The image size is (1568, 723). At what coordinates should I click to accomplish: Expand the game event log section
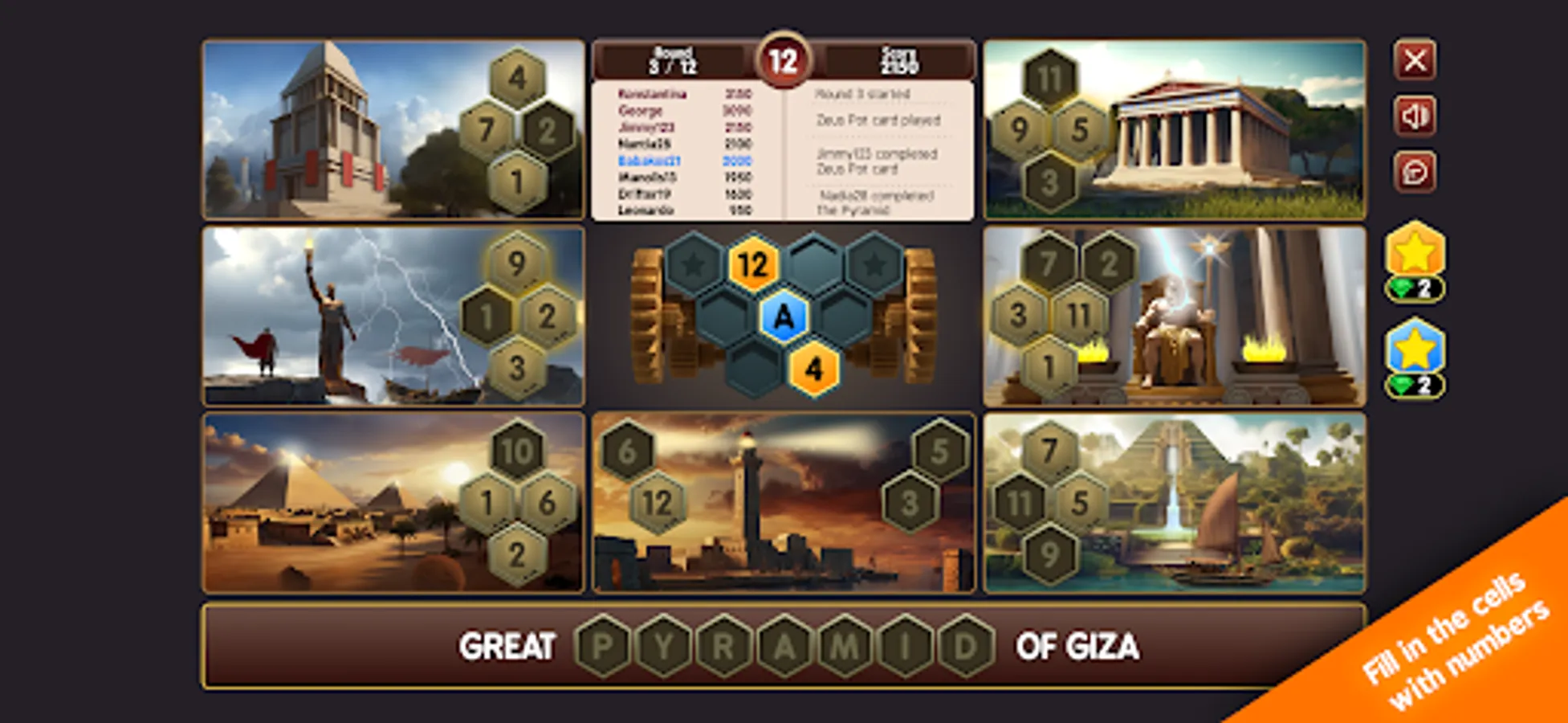pos(883,153)
